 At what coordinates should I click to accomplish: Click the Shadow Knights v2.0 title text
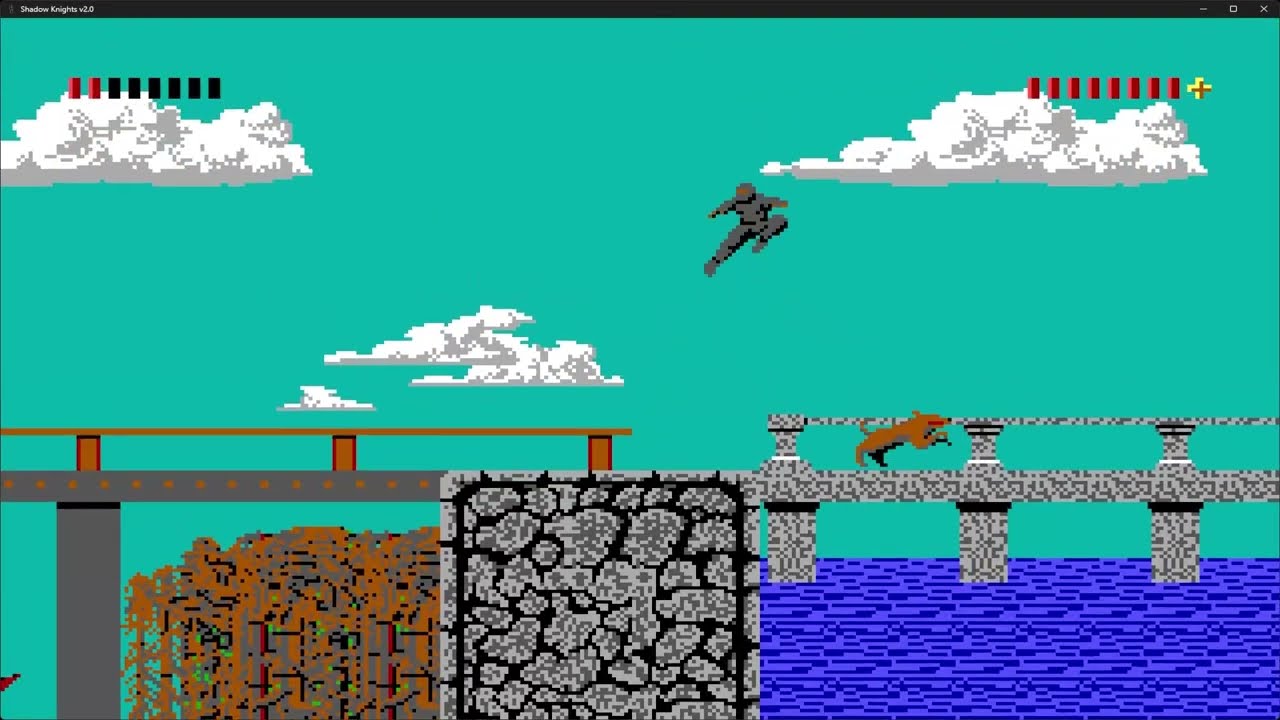click(55, 9)
